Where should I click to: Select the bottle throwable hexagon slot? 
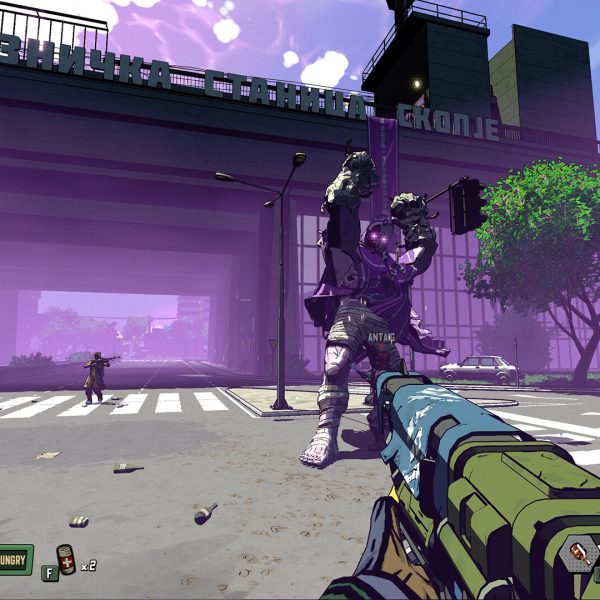pyautogui.click(x=580, y=555)
